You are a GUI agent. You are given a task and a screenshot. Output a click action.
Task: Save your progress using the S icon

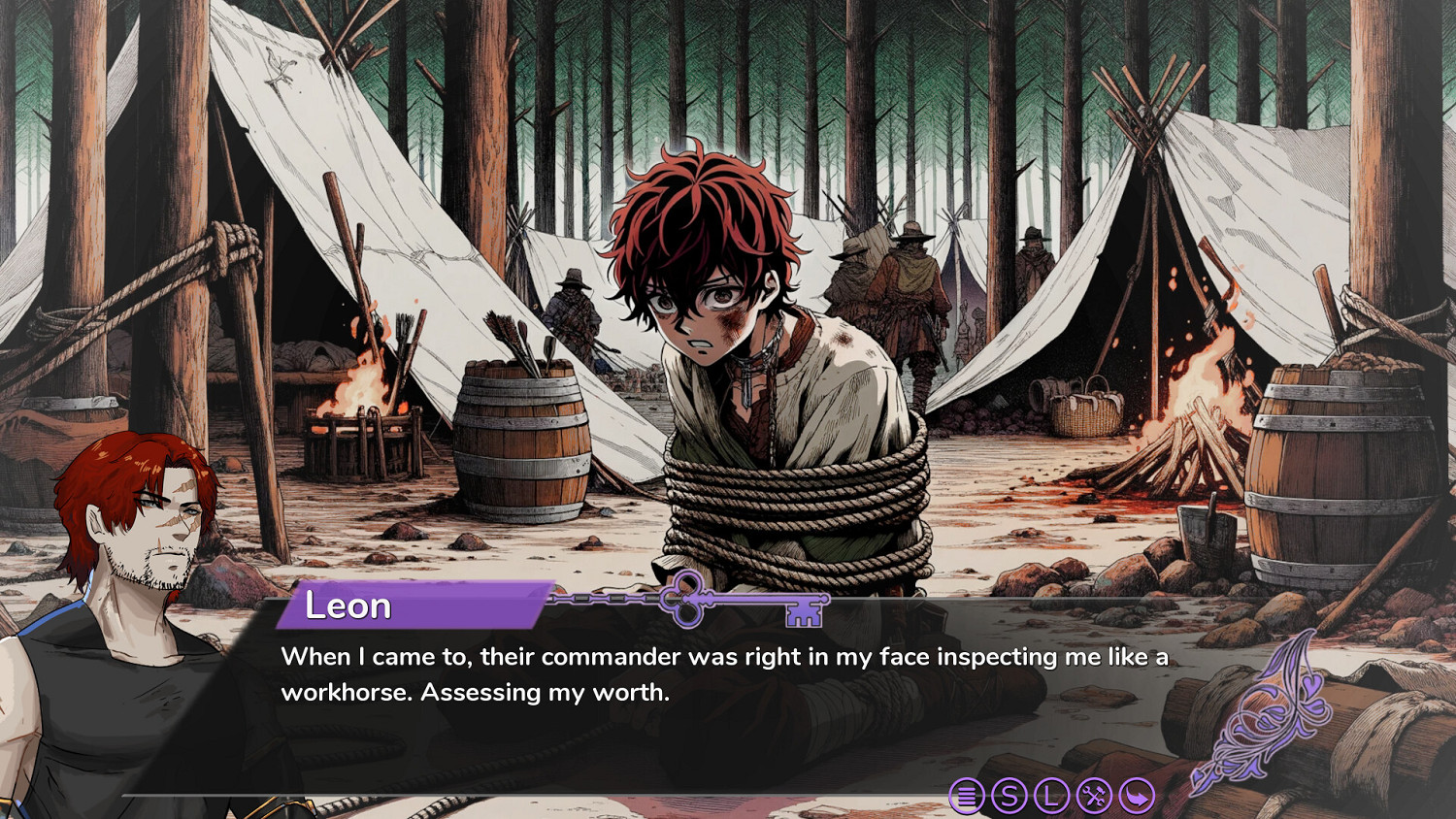(x=1009, y=795)
